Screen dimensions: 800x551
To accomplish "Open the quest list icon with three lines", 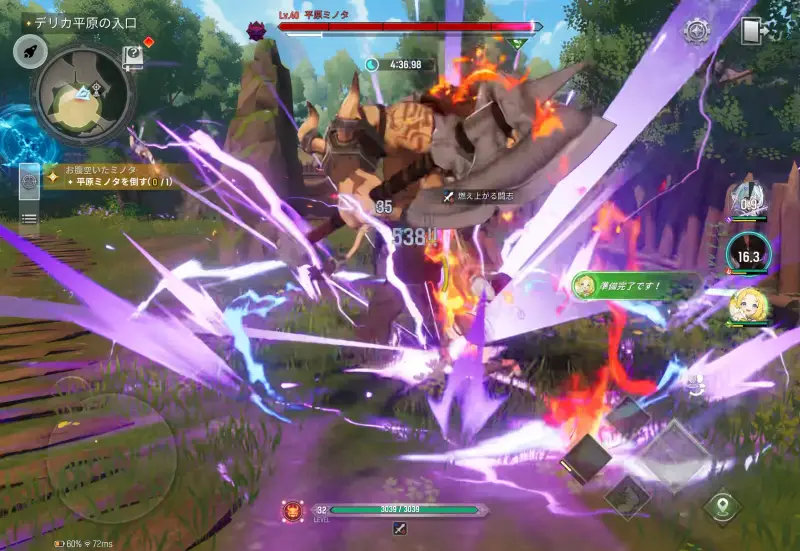I will [x=29, y=217].
